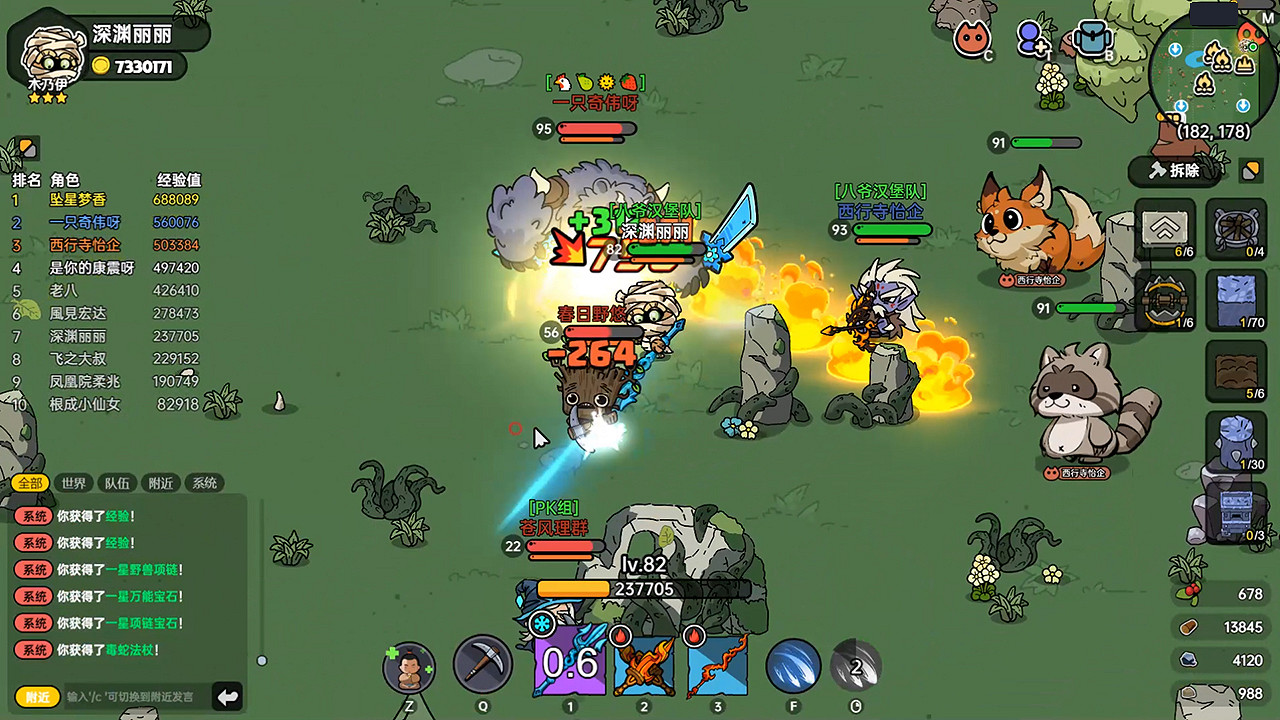This screenshot has width=1280, height=720.
Task: Use the flaming crossed torches skill in slot 2
Action: pos(645,663)
